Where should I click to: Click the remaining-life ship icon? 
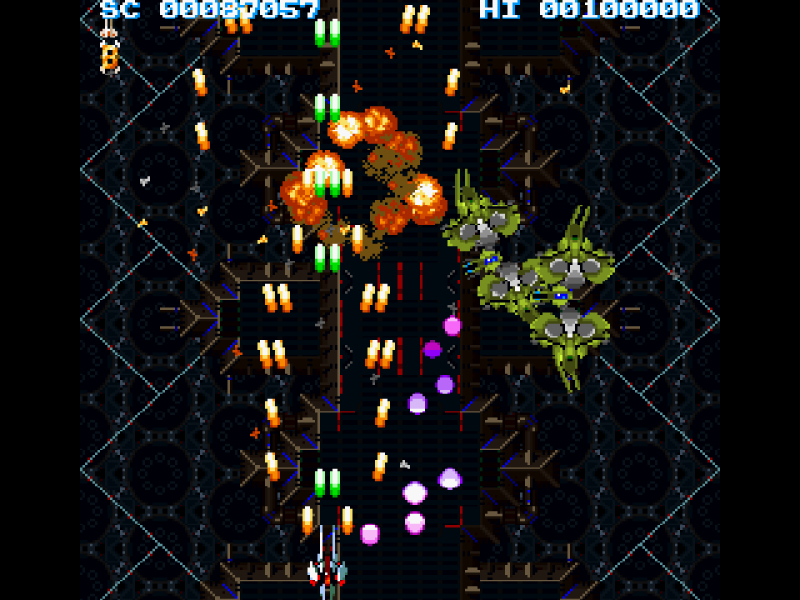(108, 31)
